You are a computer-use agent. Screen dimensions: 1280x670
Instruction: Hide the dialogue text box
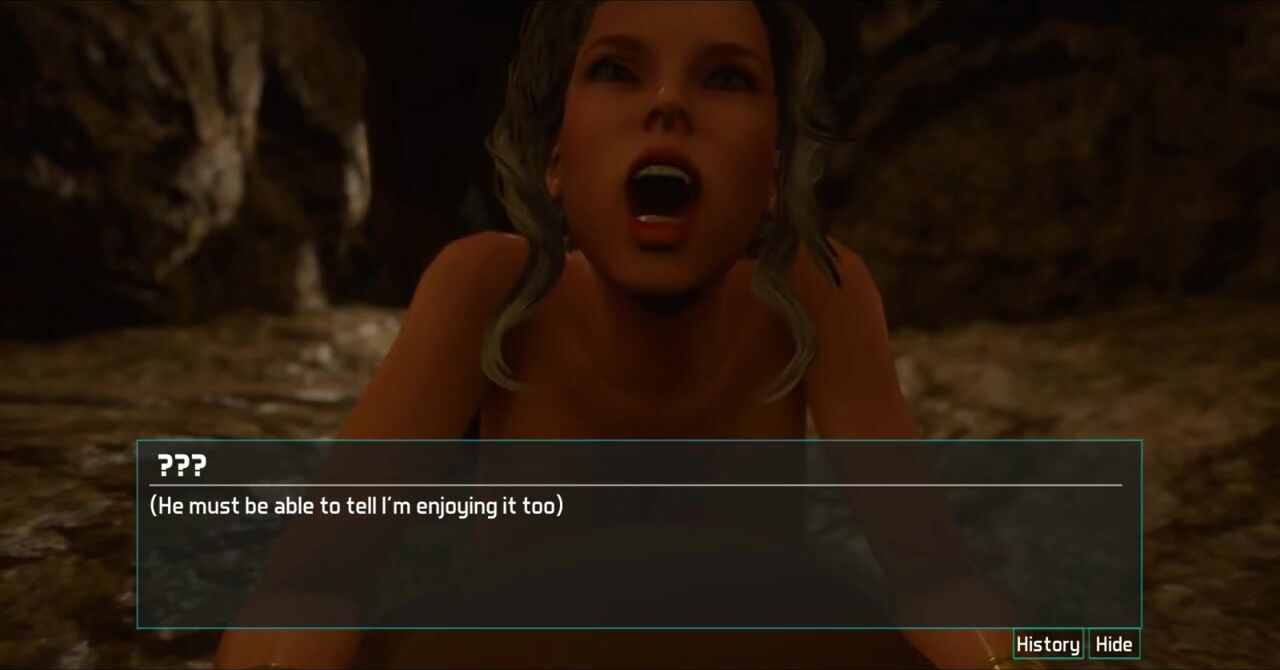point(1113,645)
